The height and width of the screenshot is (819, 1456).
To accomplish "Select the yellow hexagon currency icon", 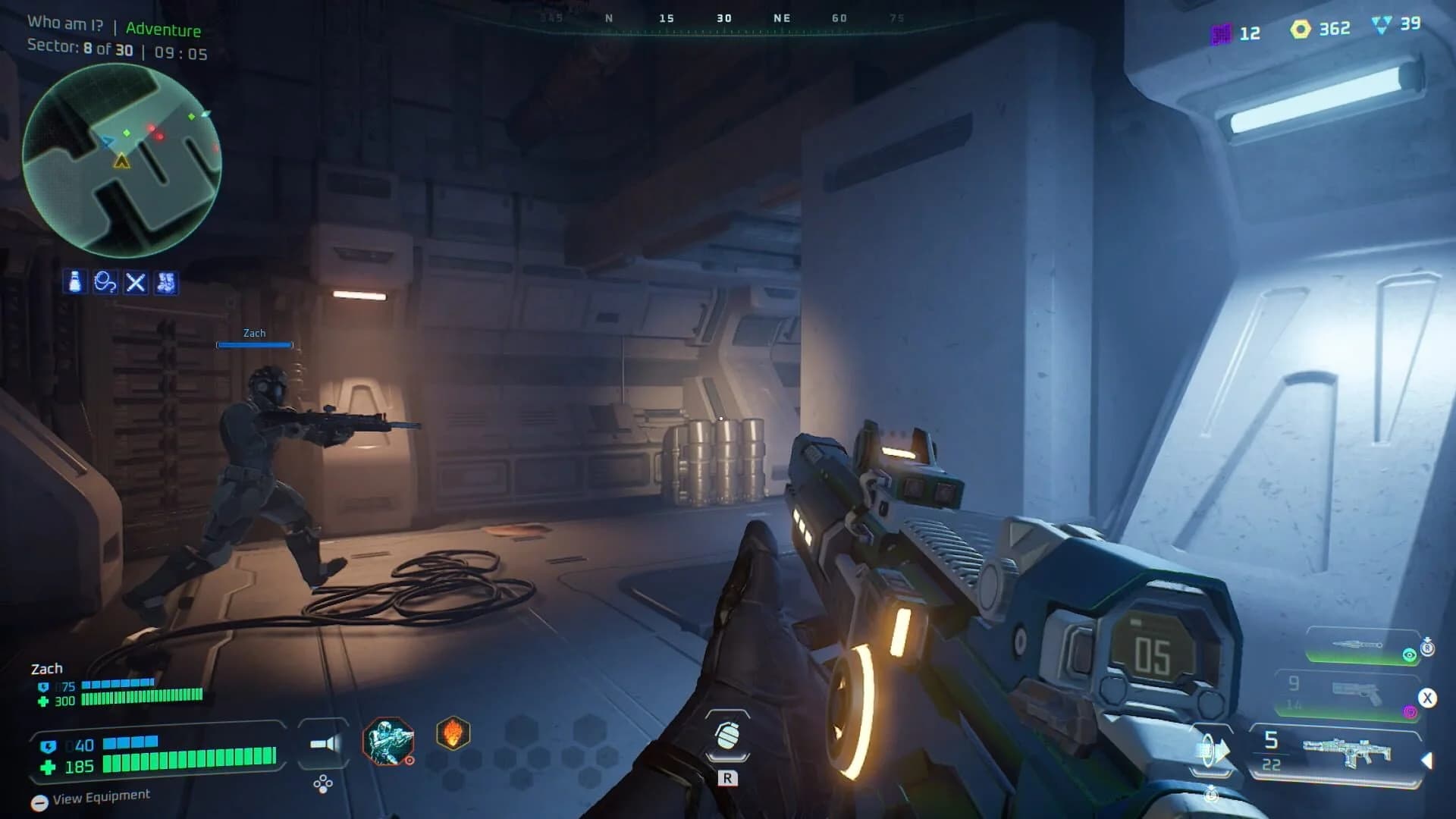I will point(1299,28).
